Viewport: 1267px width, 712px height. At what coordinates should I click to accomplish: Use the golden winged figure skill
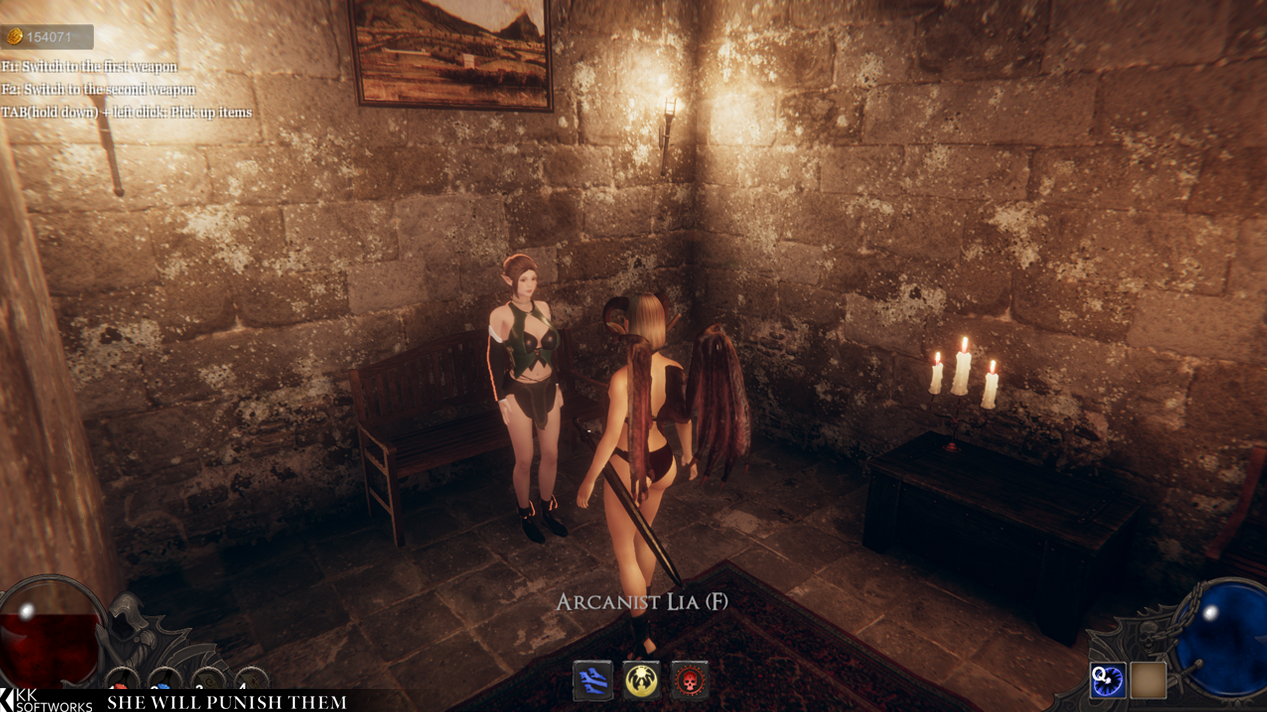point(641,681)
